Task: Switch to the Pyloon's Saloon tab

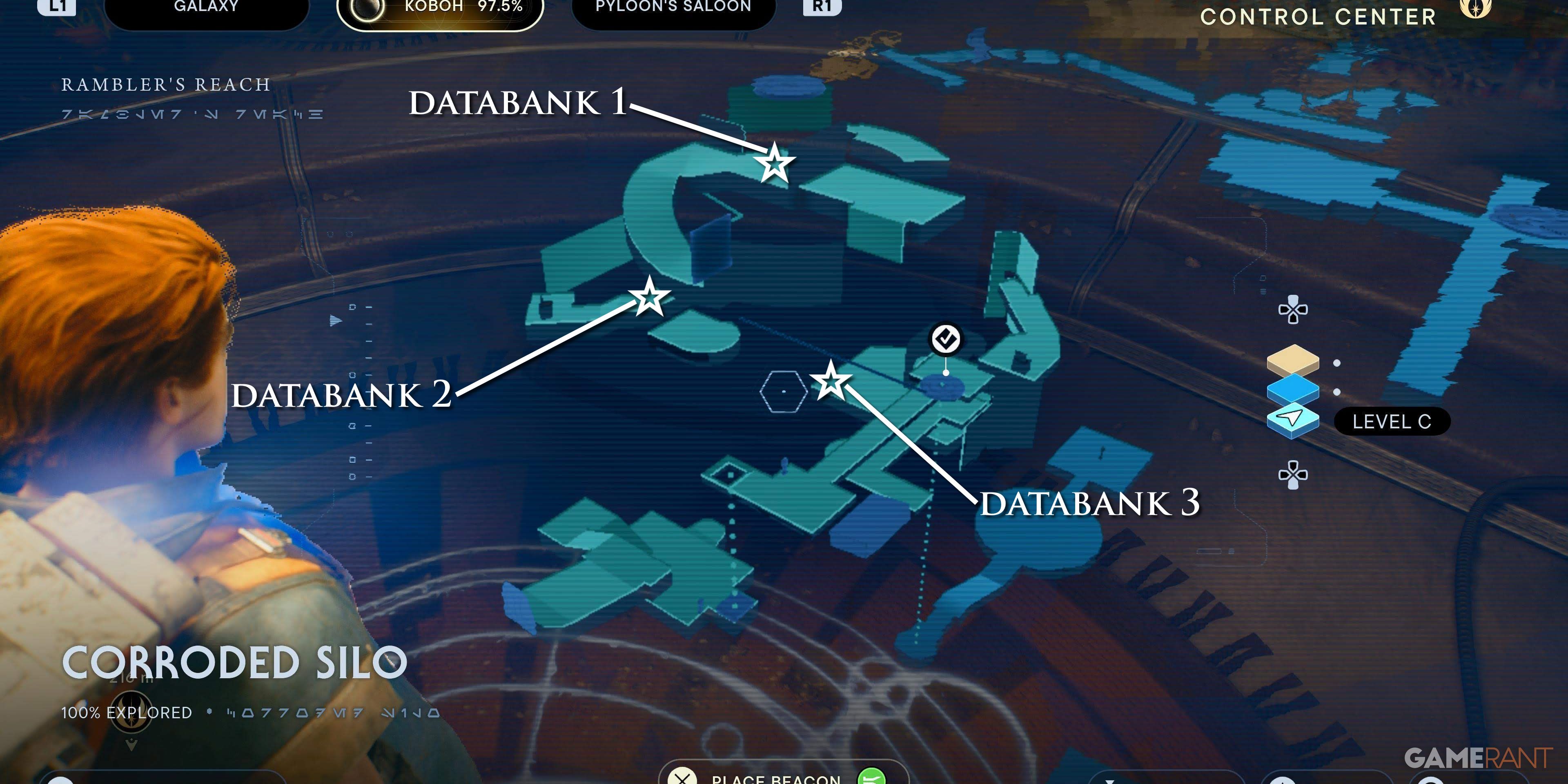Action: point(673,8)
